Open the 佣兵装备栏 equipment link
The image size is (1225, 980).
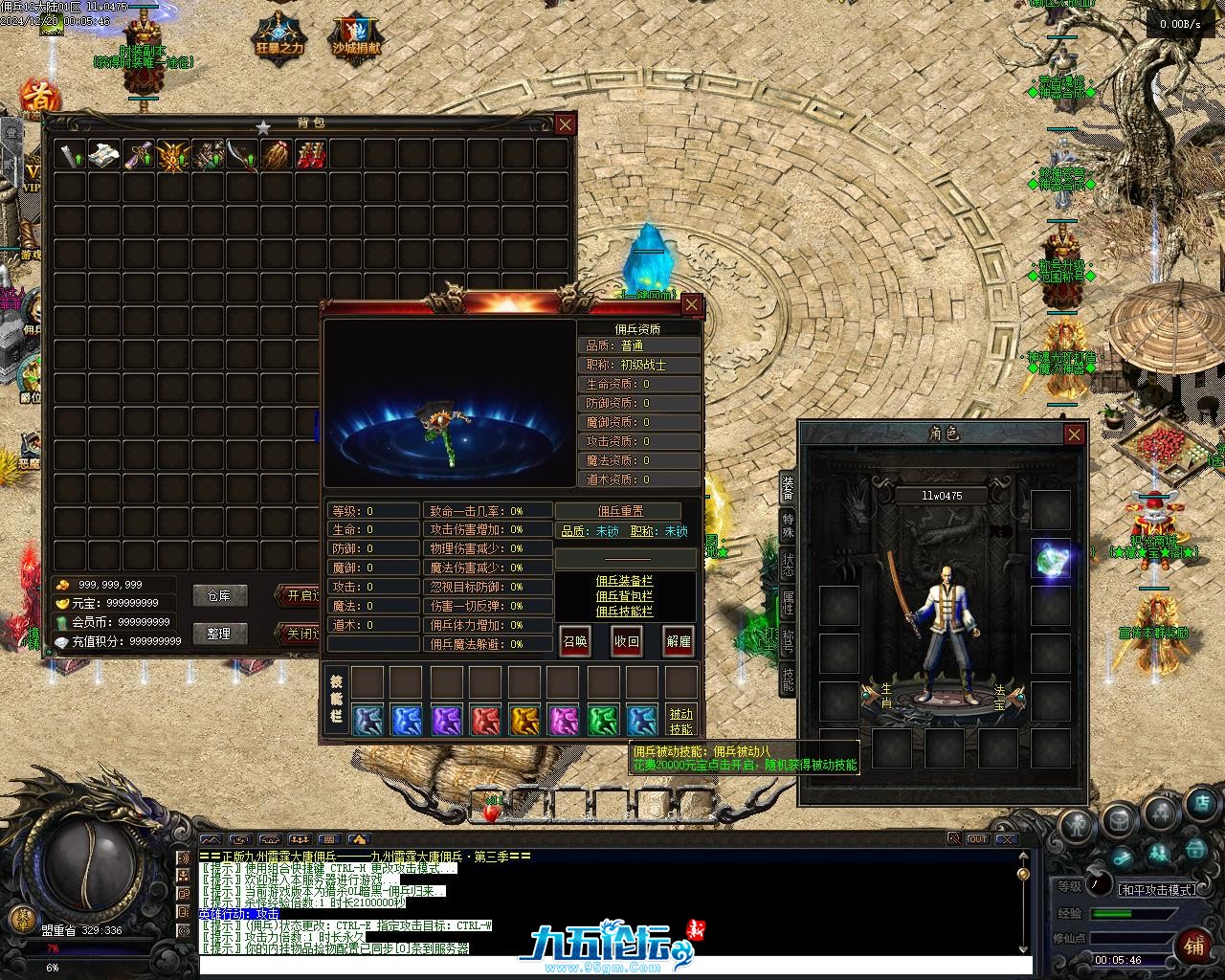[624, 581]
